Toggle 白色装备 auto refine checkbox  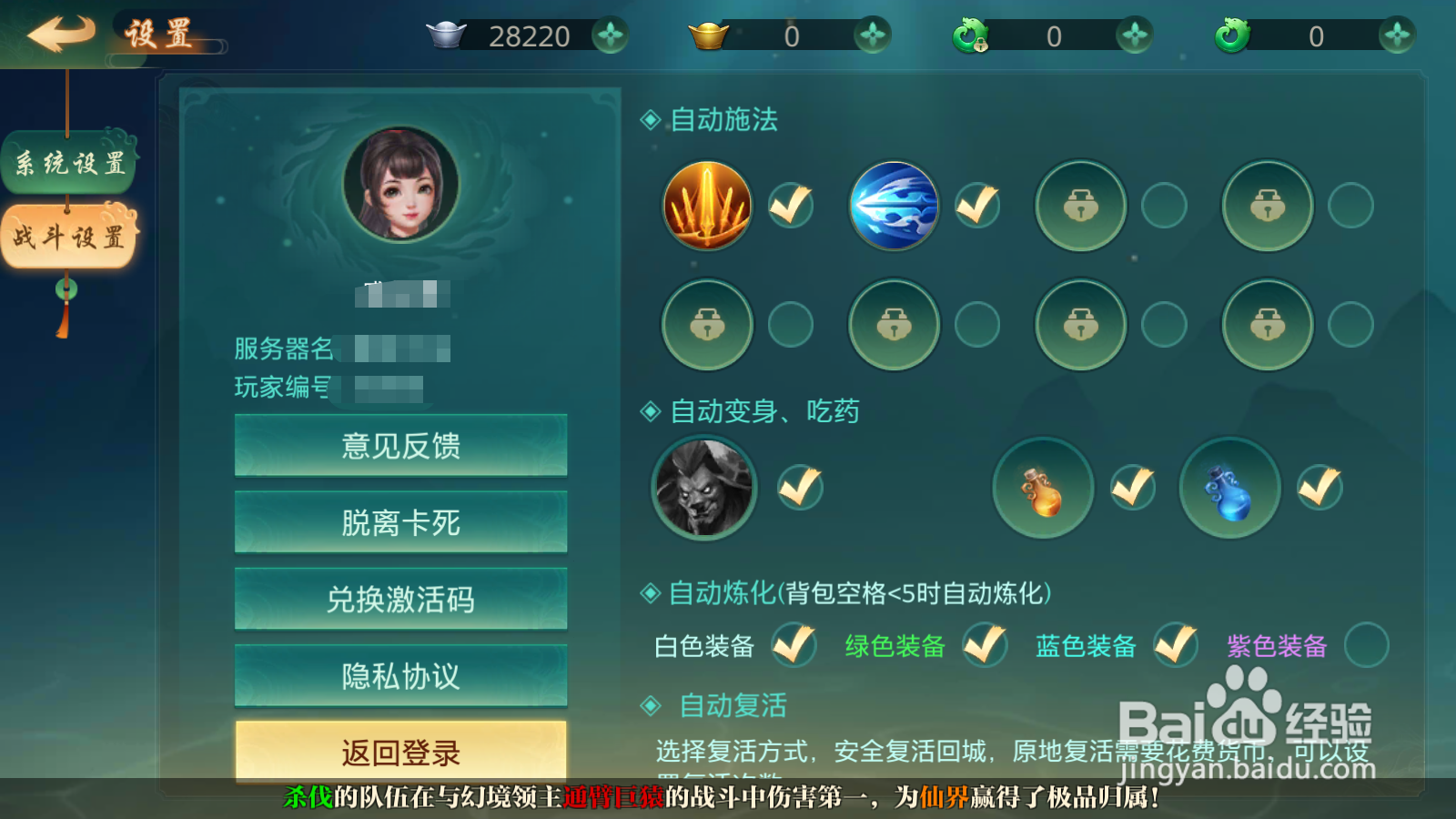pos(794,646)
